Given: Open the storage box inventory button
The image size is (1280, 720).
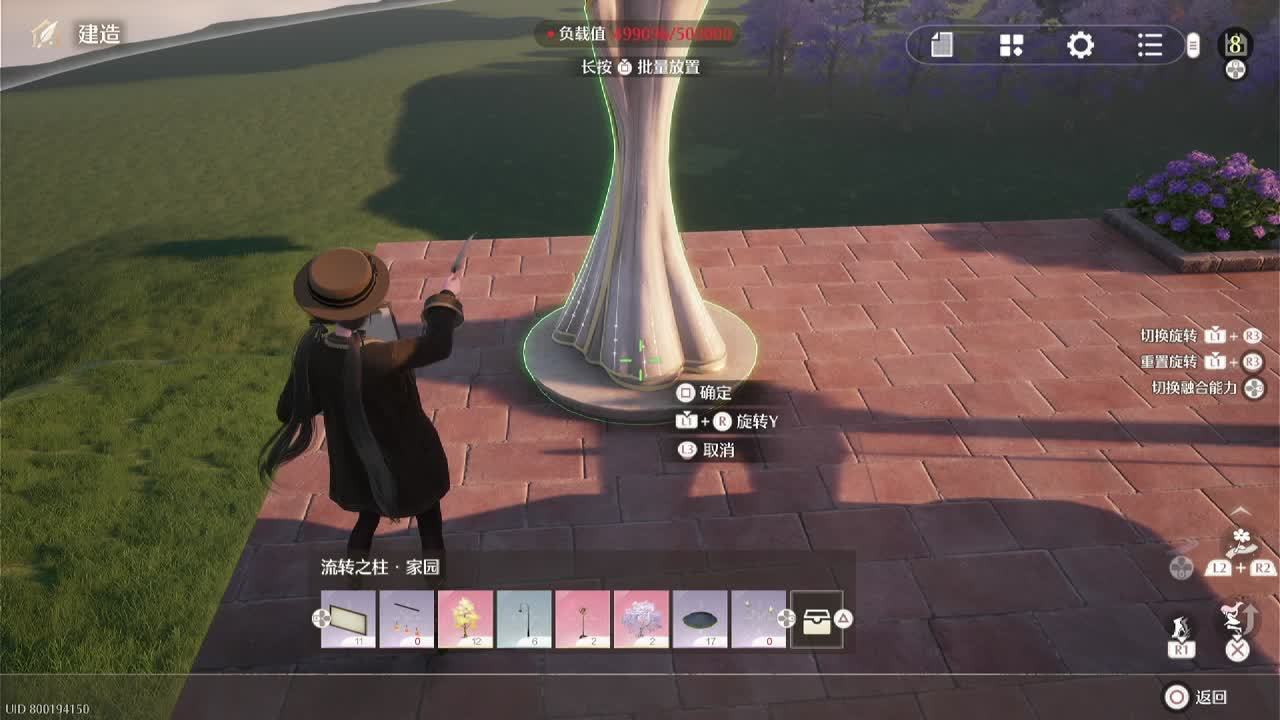Looking at the screenshot, I should 816,619.
